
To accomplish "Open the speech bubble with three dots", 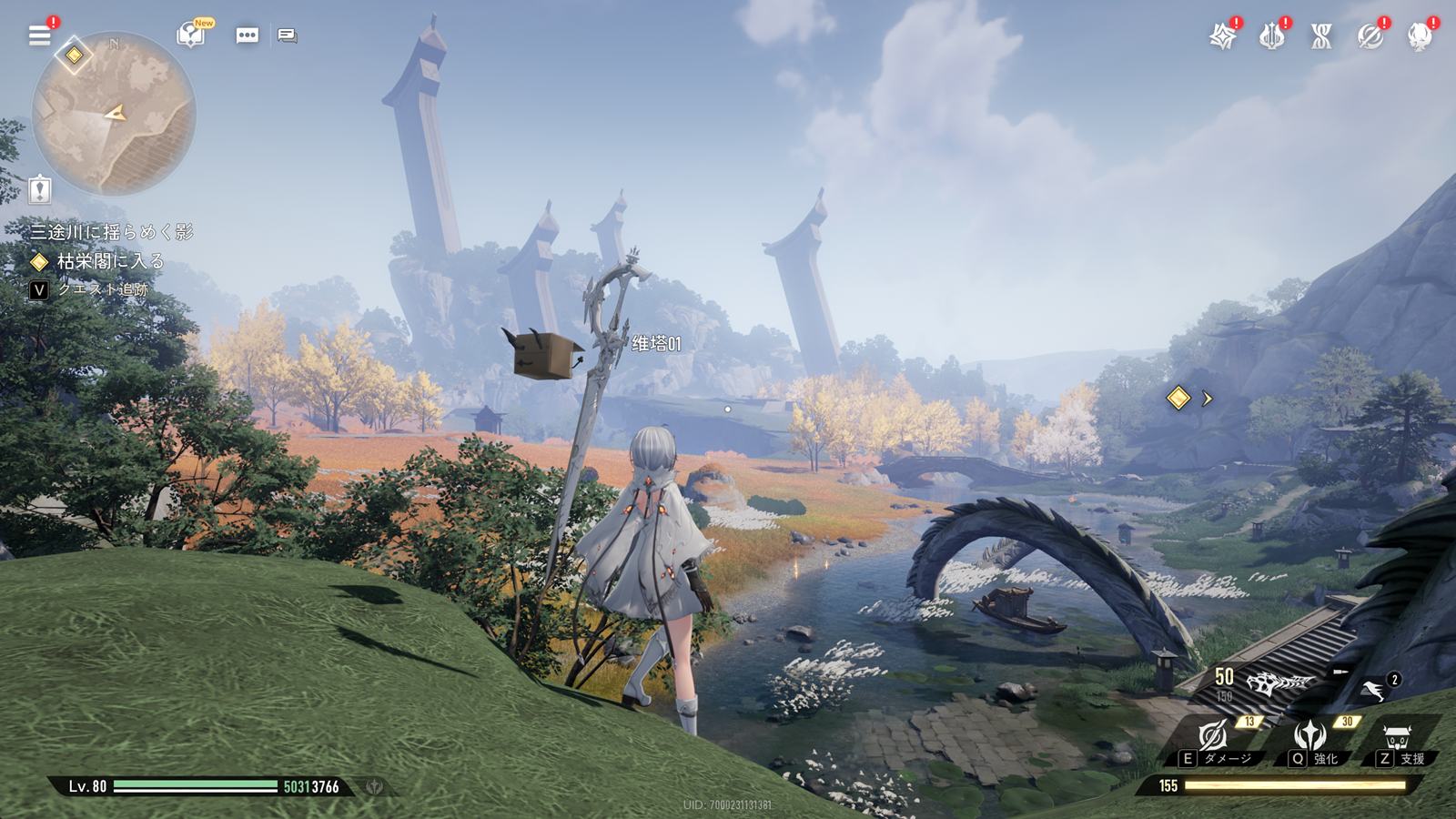I will click(247, 35).
